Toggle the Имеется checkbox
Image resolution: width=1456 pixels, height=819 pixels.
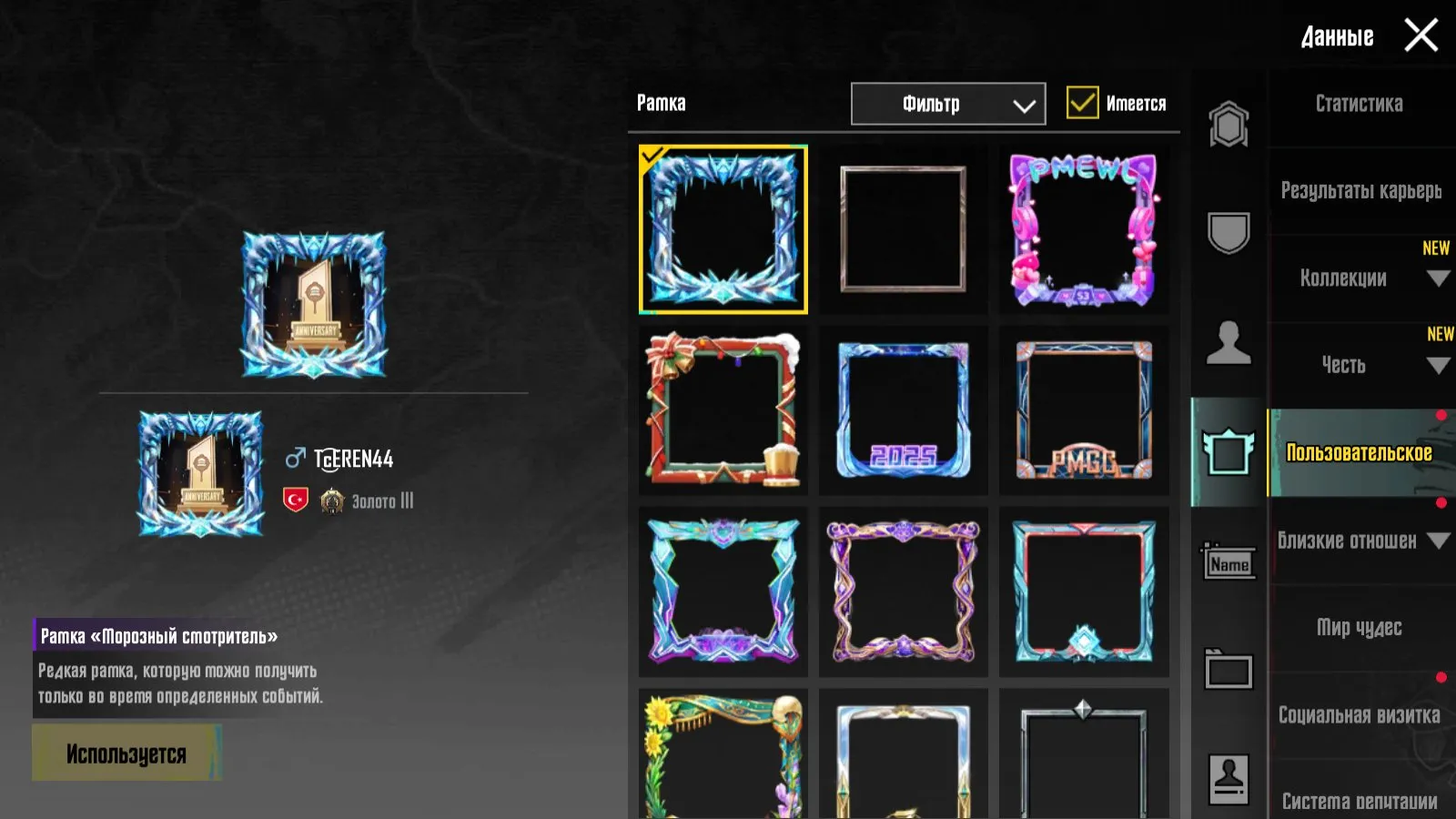[1083, 103]
